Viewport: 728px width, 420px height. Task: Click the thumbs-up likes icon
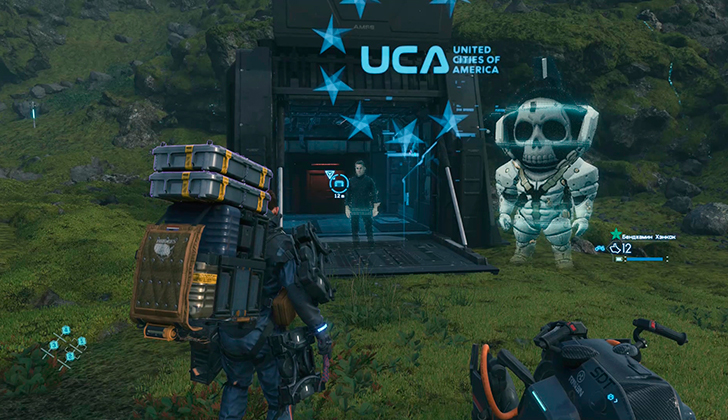pos(614,247)
